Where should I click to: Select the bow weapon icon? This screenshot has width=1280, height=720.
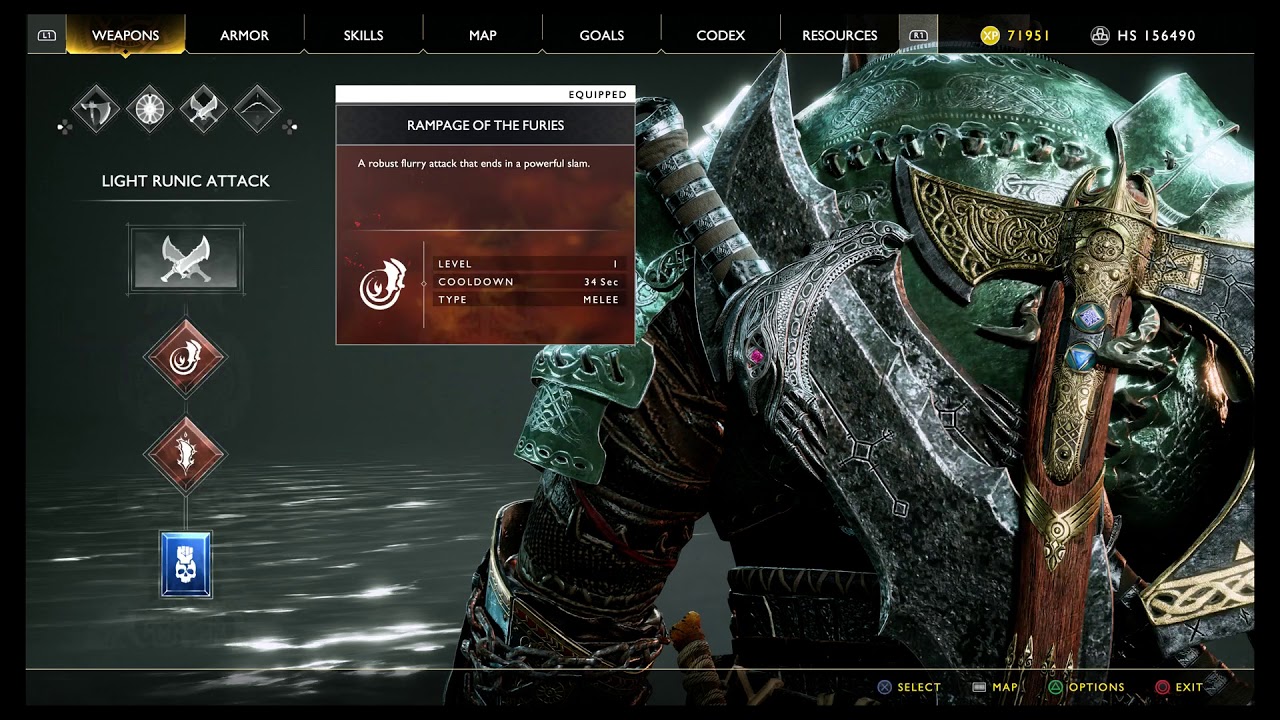257,109
